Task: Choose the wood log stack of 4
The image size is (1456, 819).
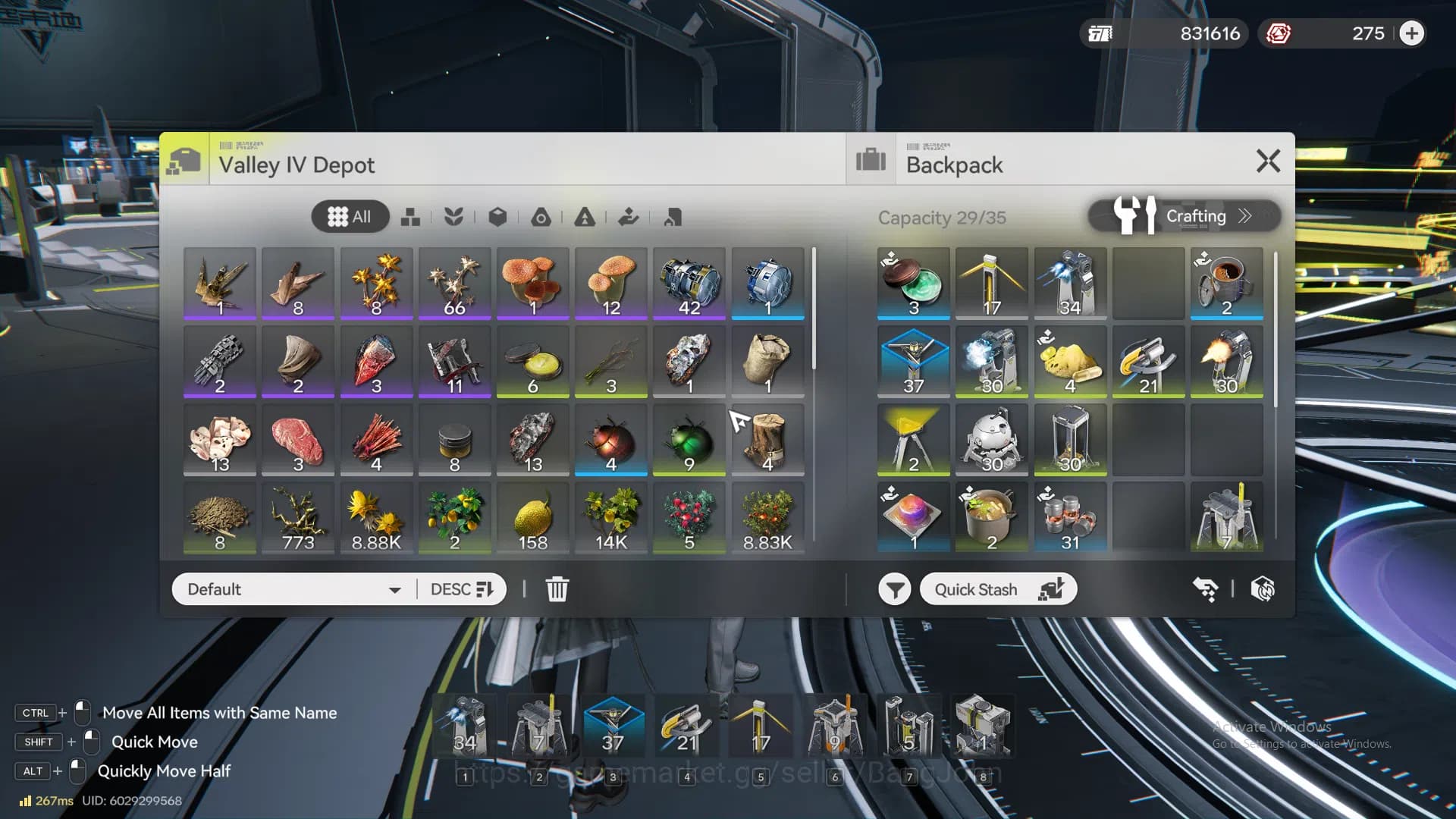Action: 767,440
